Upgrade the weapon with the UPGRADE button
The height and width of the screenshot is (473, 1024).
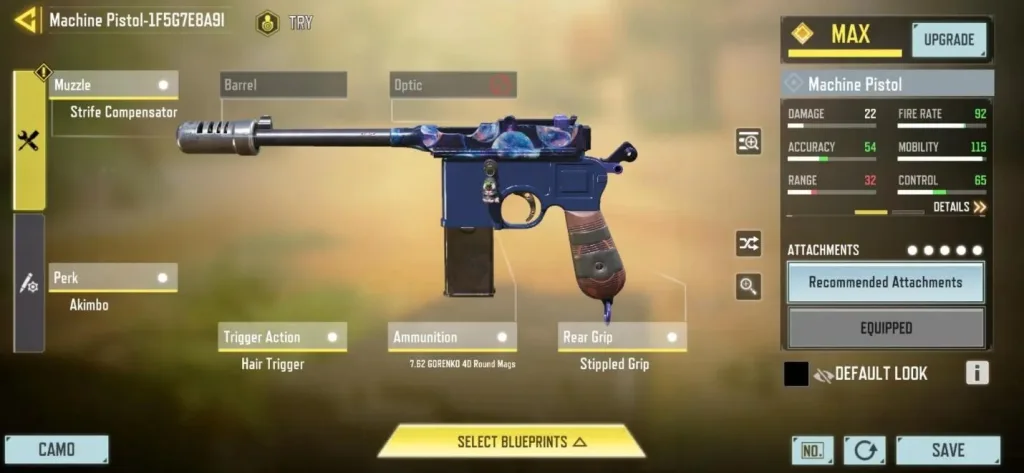point(948,40)
